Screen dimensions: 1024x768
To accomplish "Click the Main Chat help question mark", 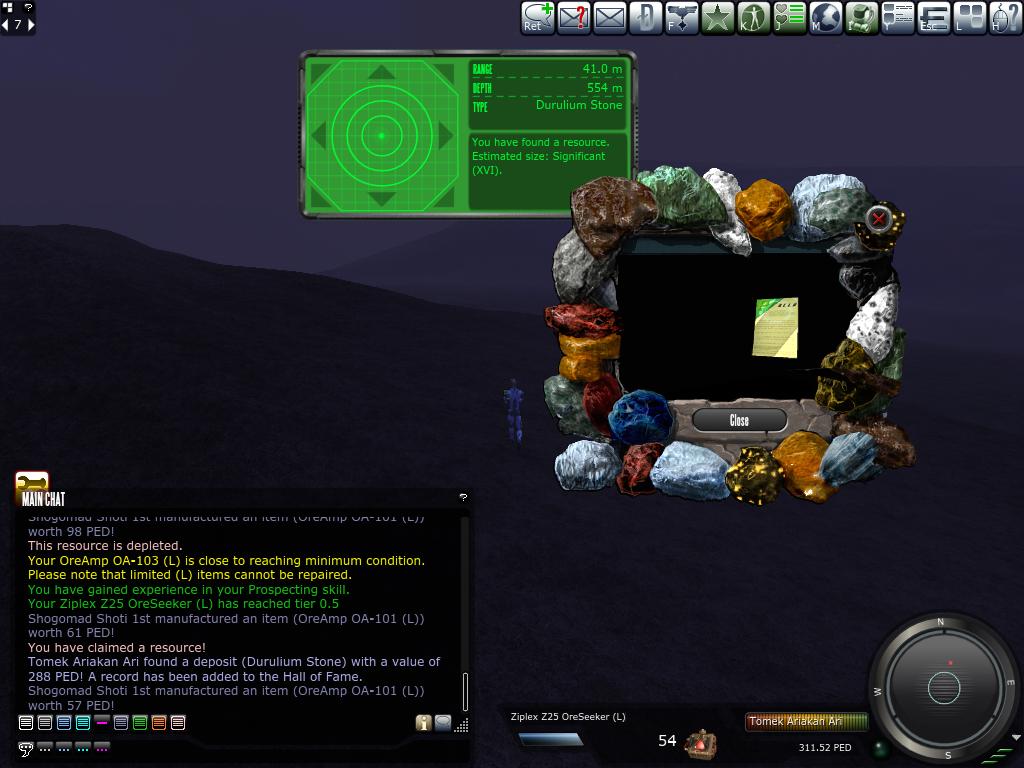I will tap(463, 497).
